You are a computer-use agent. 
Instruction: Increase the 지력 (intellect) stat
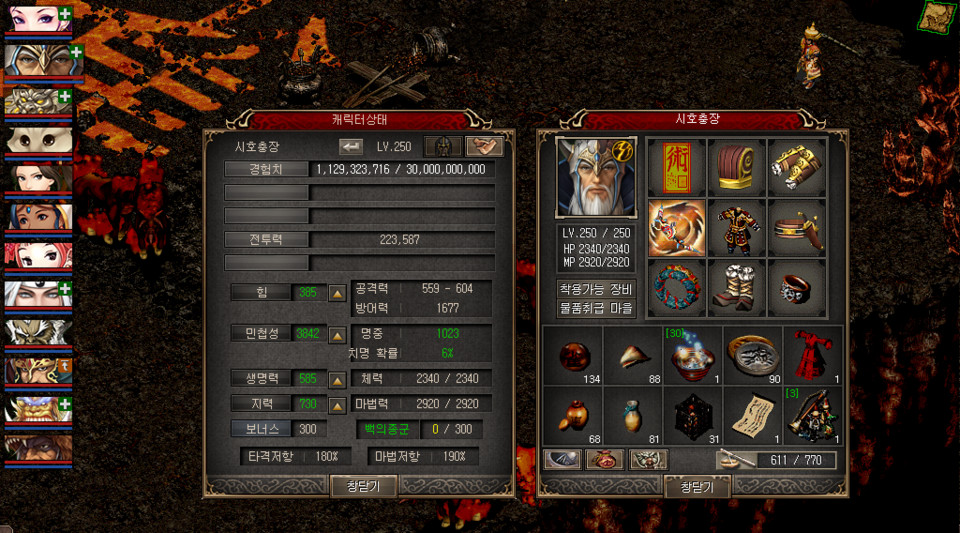pyautogui.click(x=338, y=404)
